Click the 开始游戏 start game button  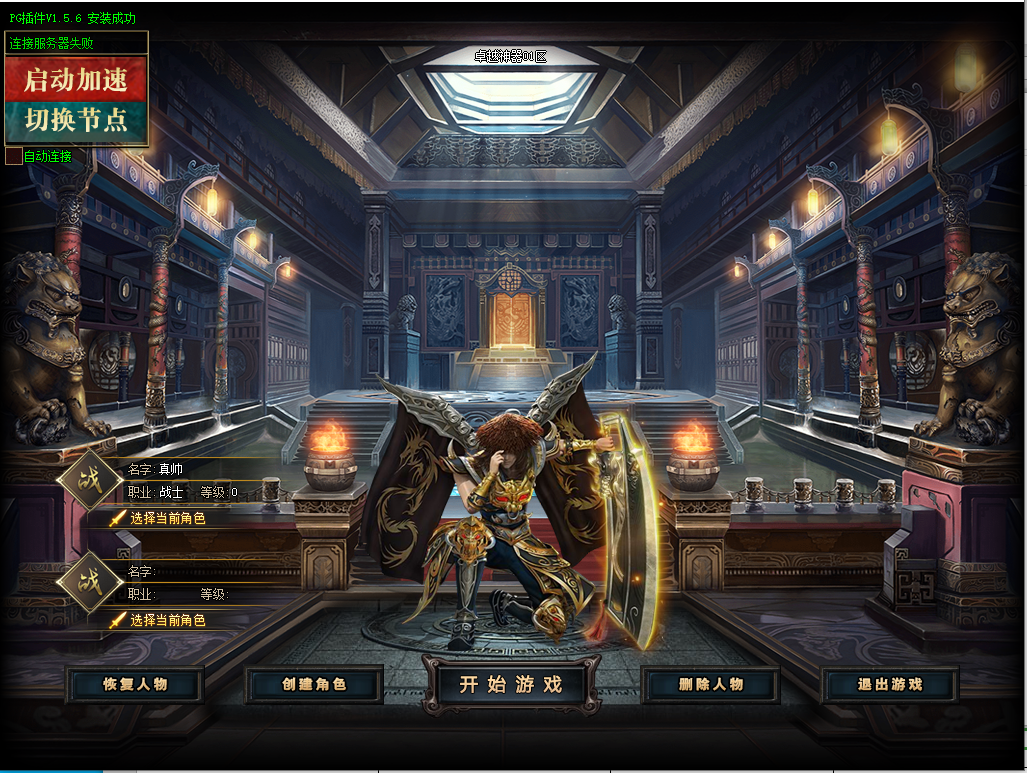point(511,685)
